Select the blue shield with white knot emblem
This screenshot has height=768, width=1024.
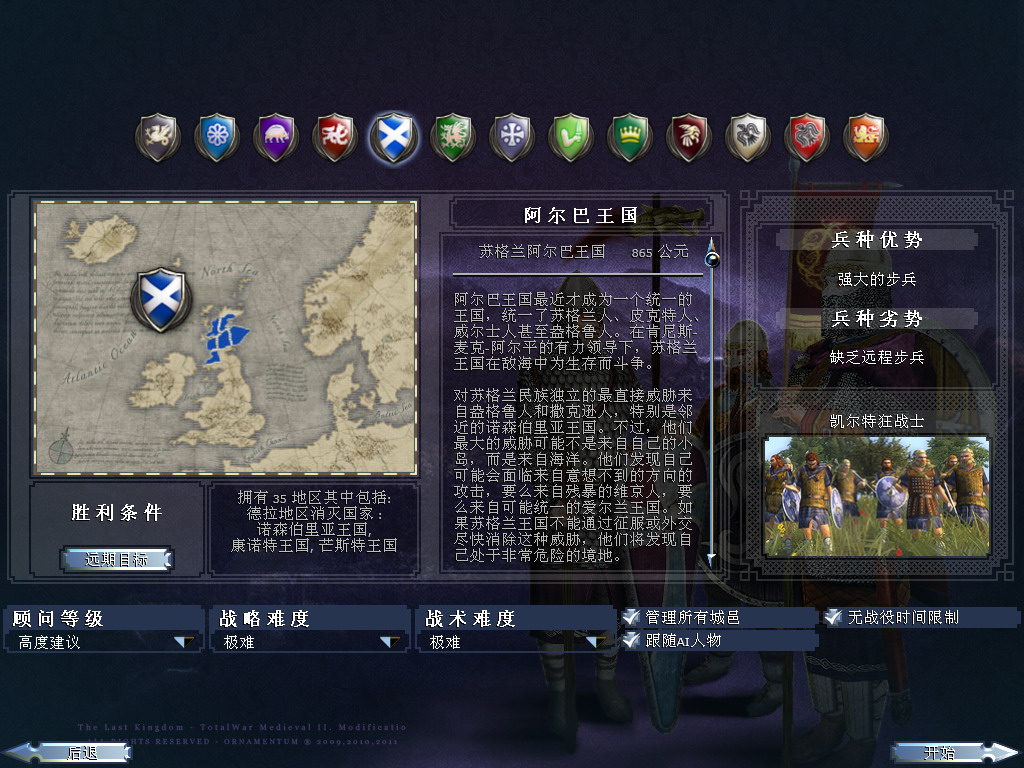pos(216,137)
